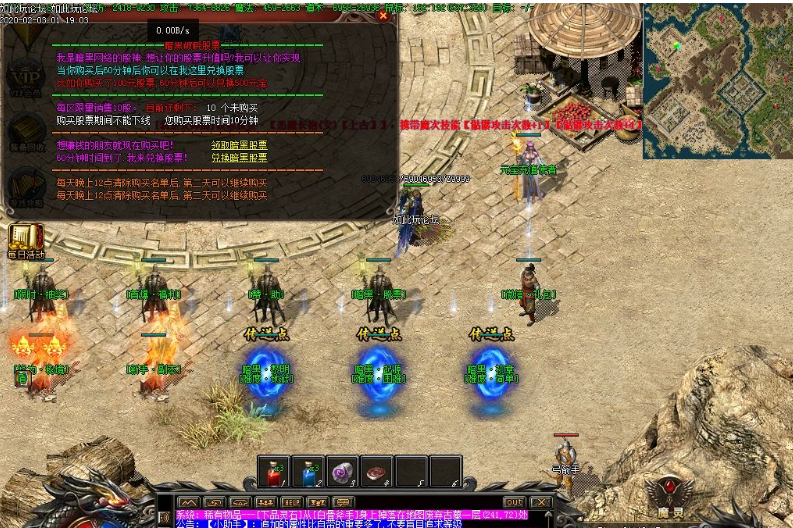The width and height of the screenshot is (793, 528).
Task: Click the 领取暗黑股票 link
Action: click(239, 144)
